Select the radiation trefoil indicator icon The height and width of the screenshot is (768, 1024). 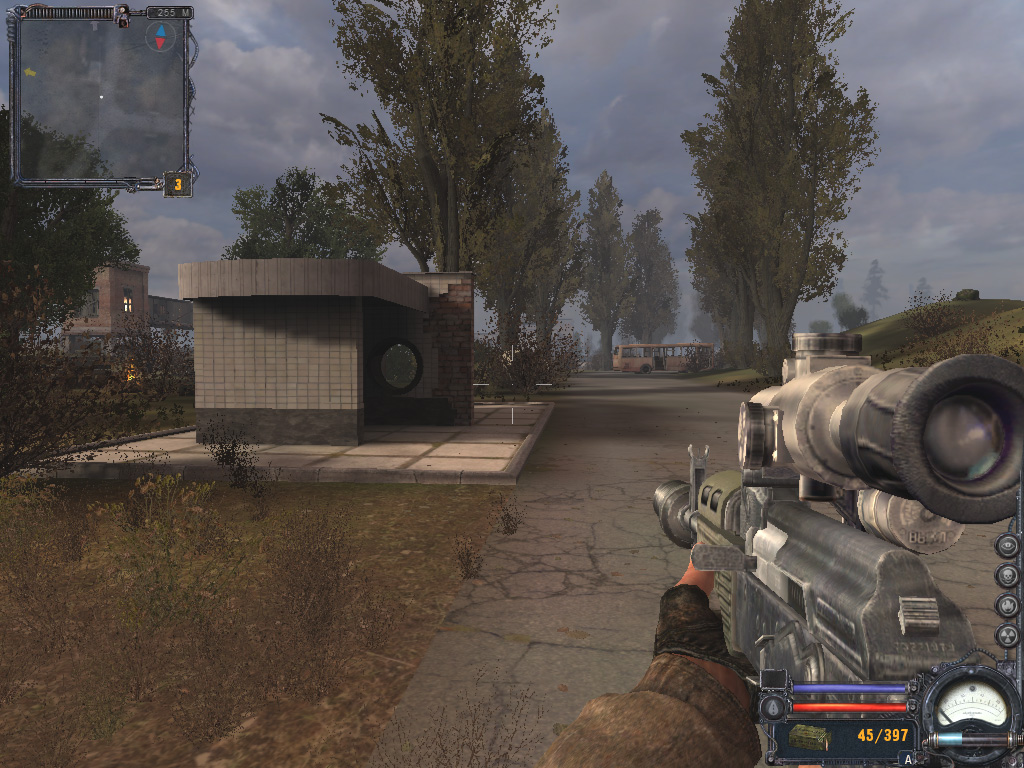(x=1007, y=635)
